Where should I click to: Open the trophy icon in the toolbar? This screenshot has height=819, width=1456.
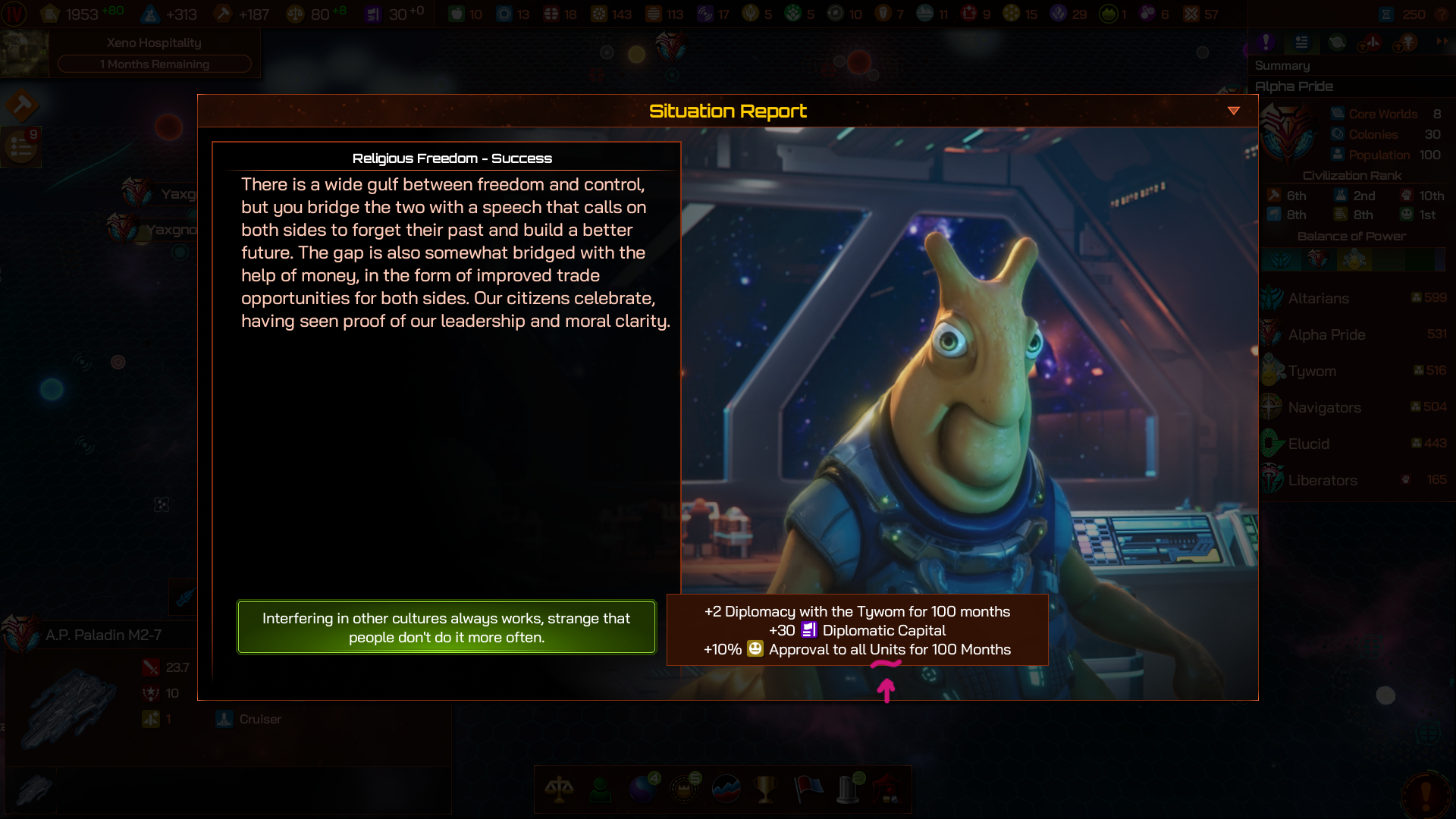[766, 789]
